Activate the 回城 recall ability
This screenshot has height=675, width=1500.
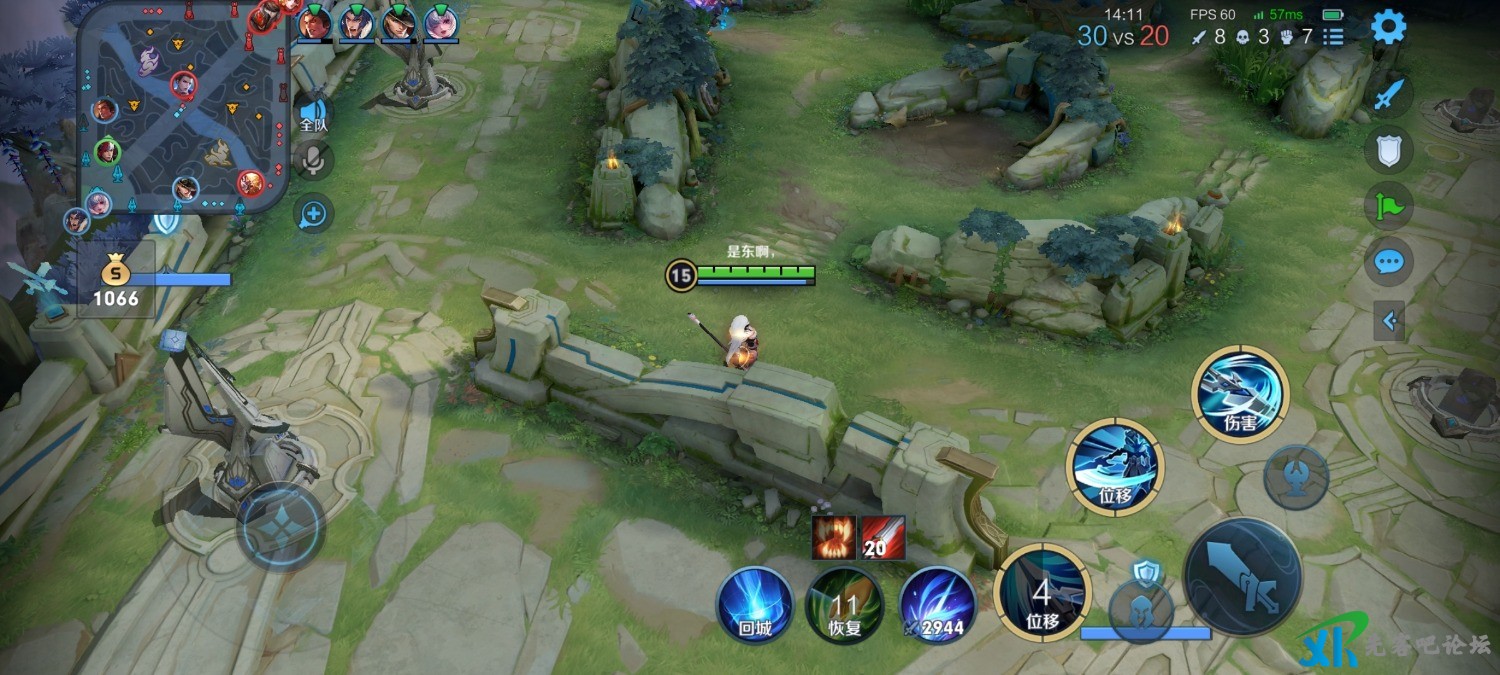tap(755, 606)
